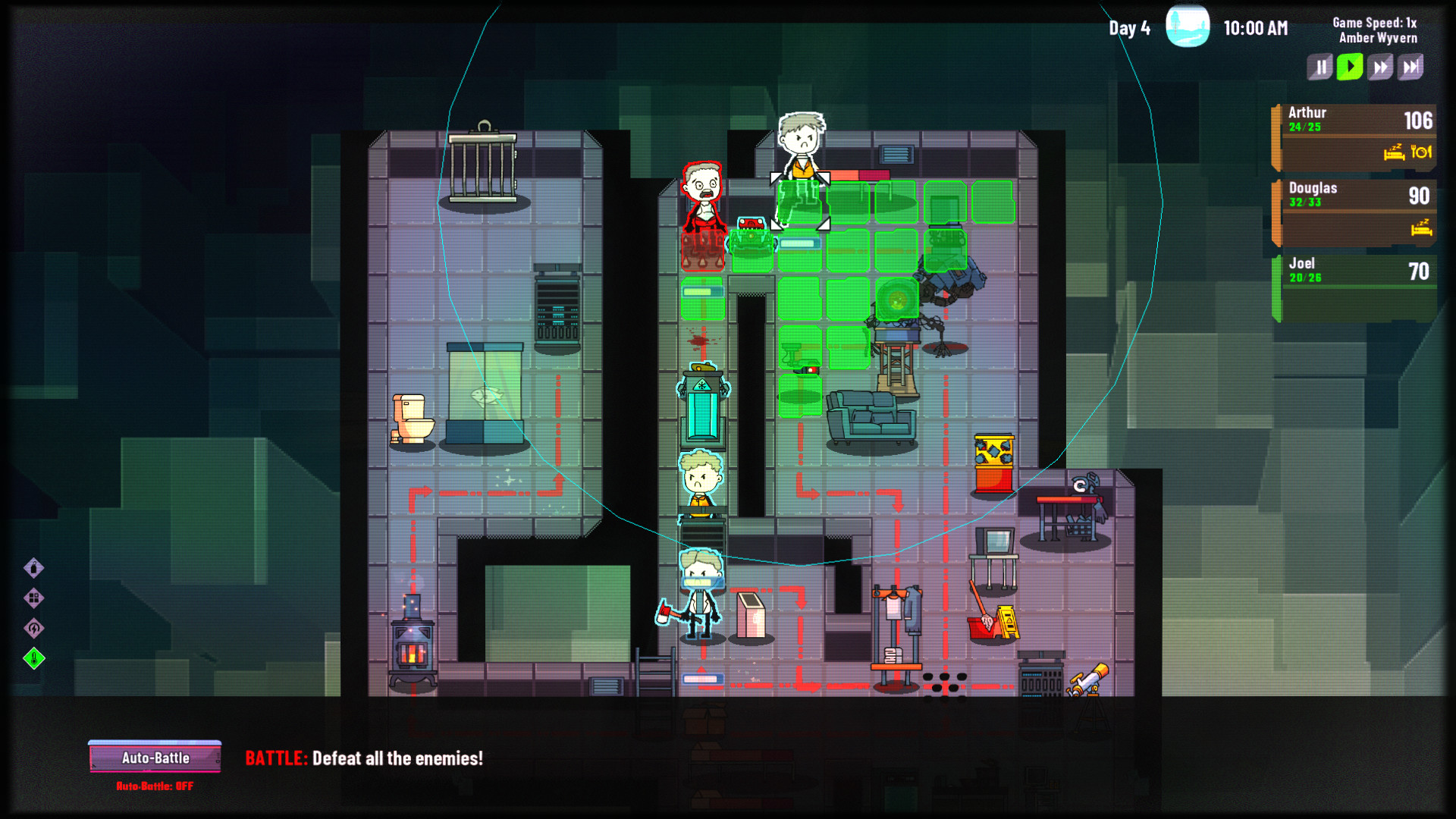The width and height of the screenshot is (1456, 819).
Task: Click Douglas's sleep bed icon
Action: [1421, 229]
